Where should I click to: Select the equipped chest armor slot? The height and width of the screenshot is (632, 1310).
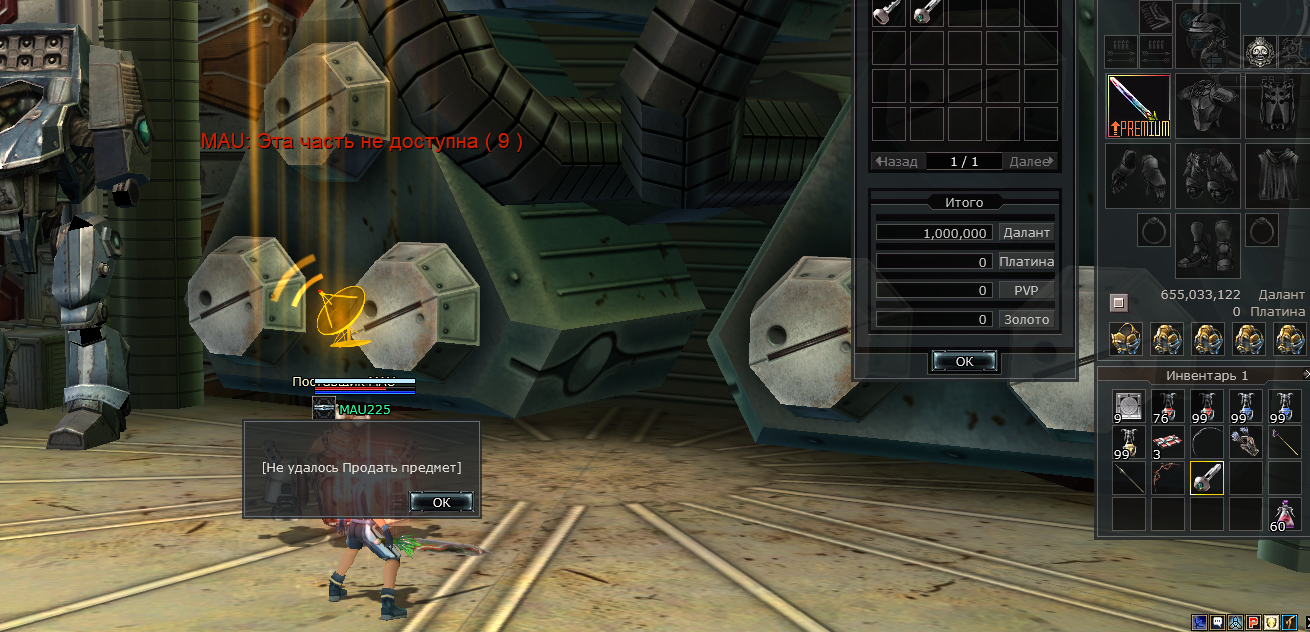pyautogui.click(x=1207, y=105)
